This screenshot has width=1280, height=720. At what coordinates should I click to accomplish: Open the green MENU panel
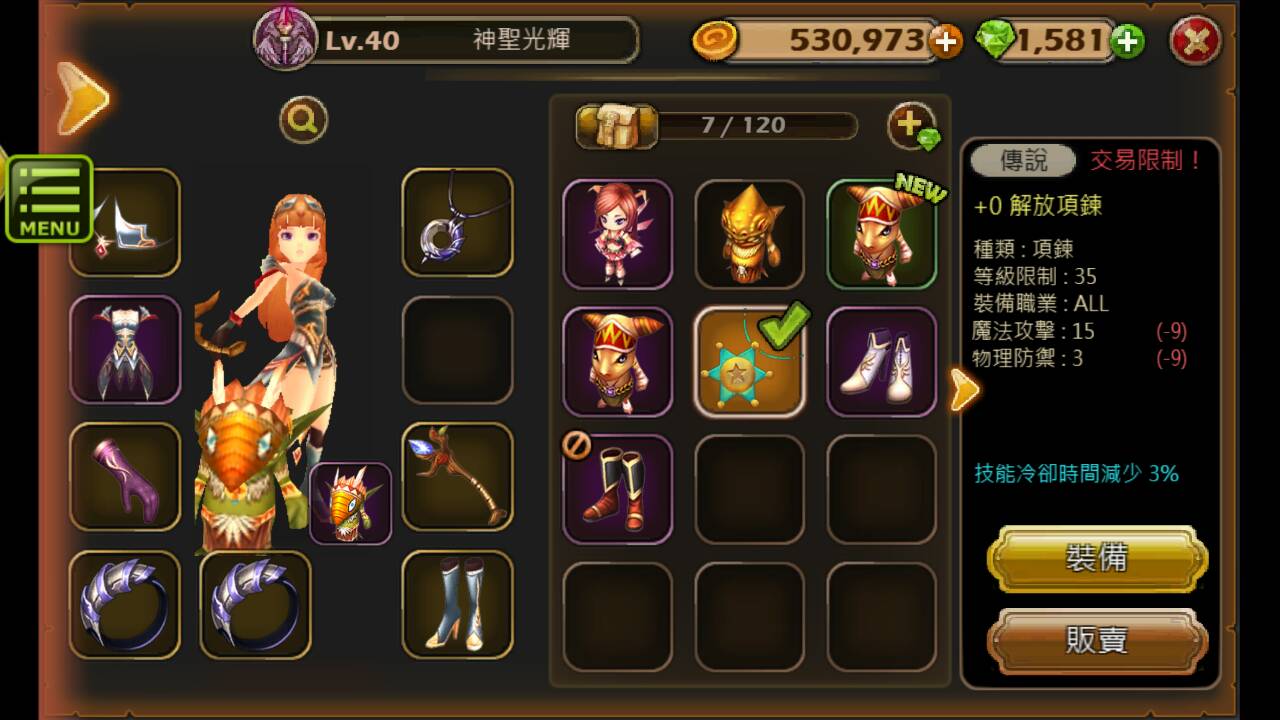(x=49, y=199)
